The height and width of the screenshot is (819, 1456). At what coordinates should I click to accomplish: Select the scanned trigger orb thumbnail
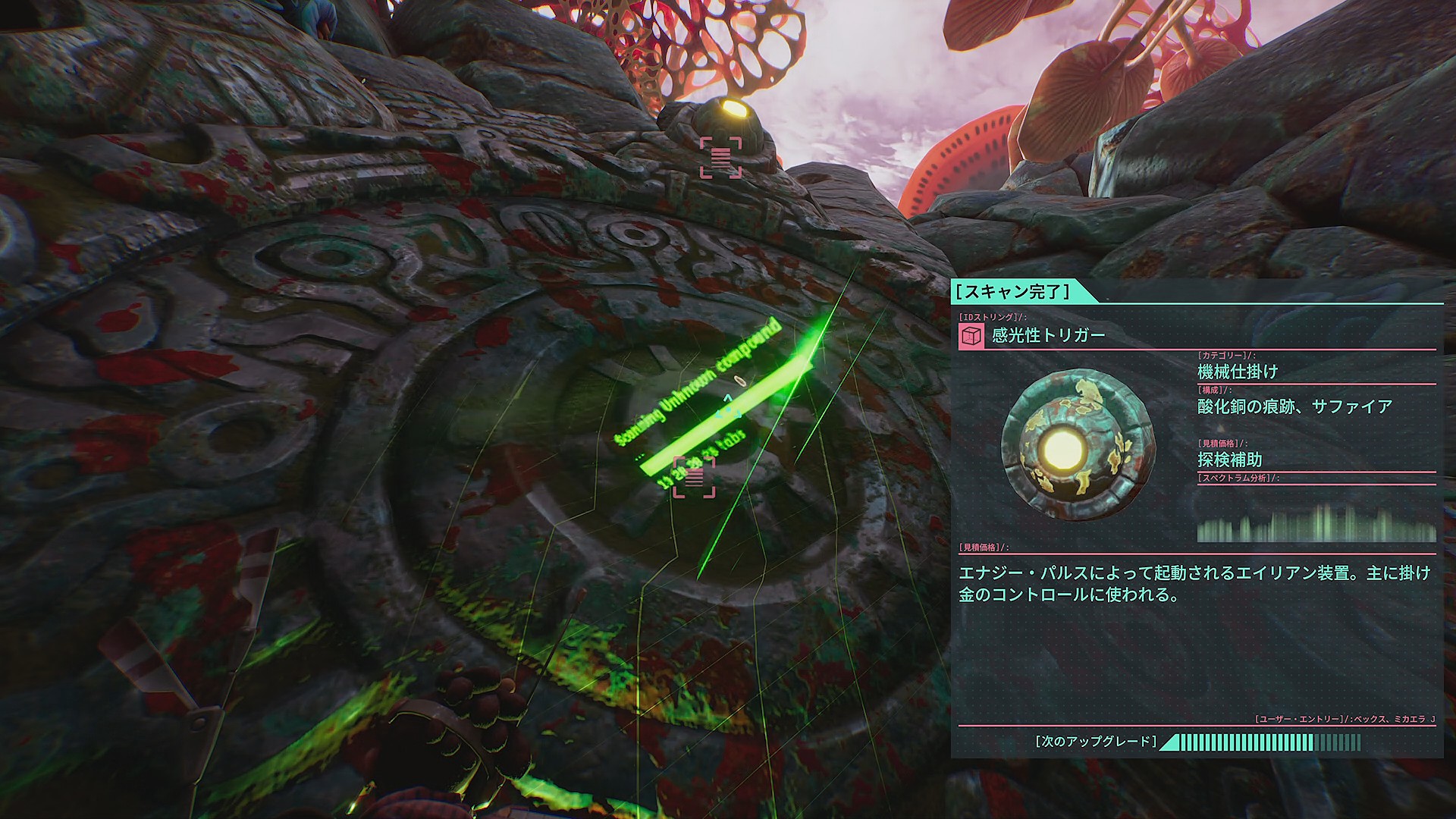pyautogui.click(x=1078, y=444)
